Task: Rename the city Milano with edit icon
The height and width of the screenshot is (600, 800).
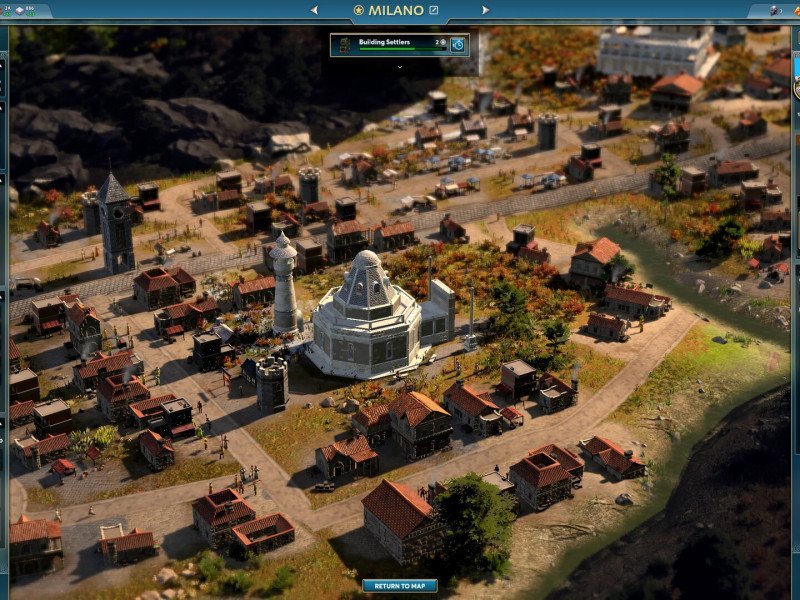Action: coord(434,10)
